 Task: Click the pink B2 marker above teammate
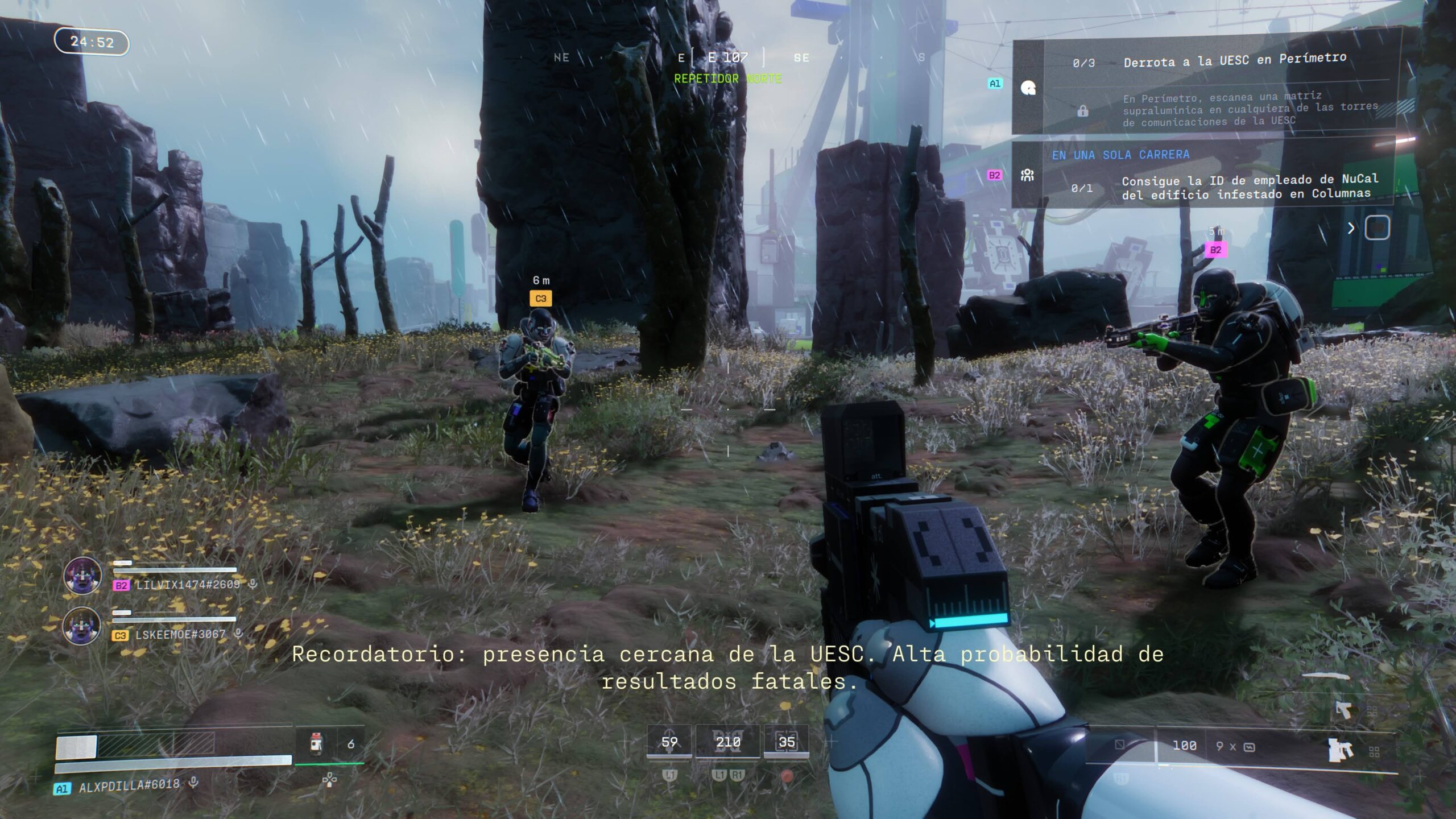[1215, 250]
